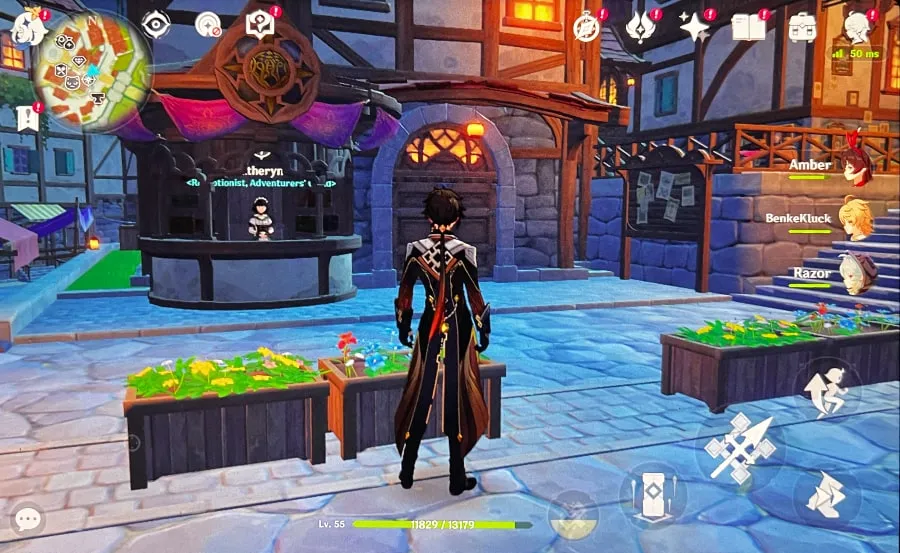Tap the polearm attack button
Screen dimensions: 900x553
pyautogui.click(x=741, y=448)
